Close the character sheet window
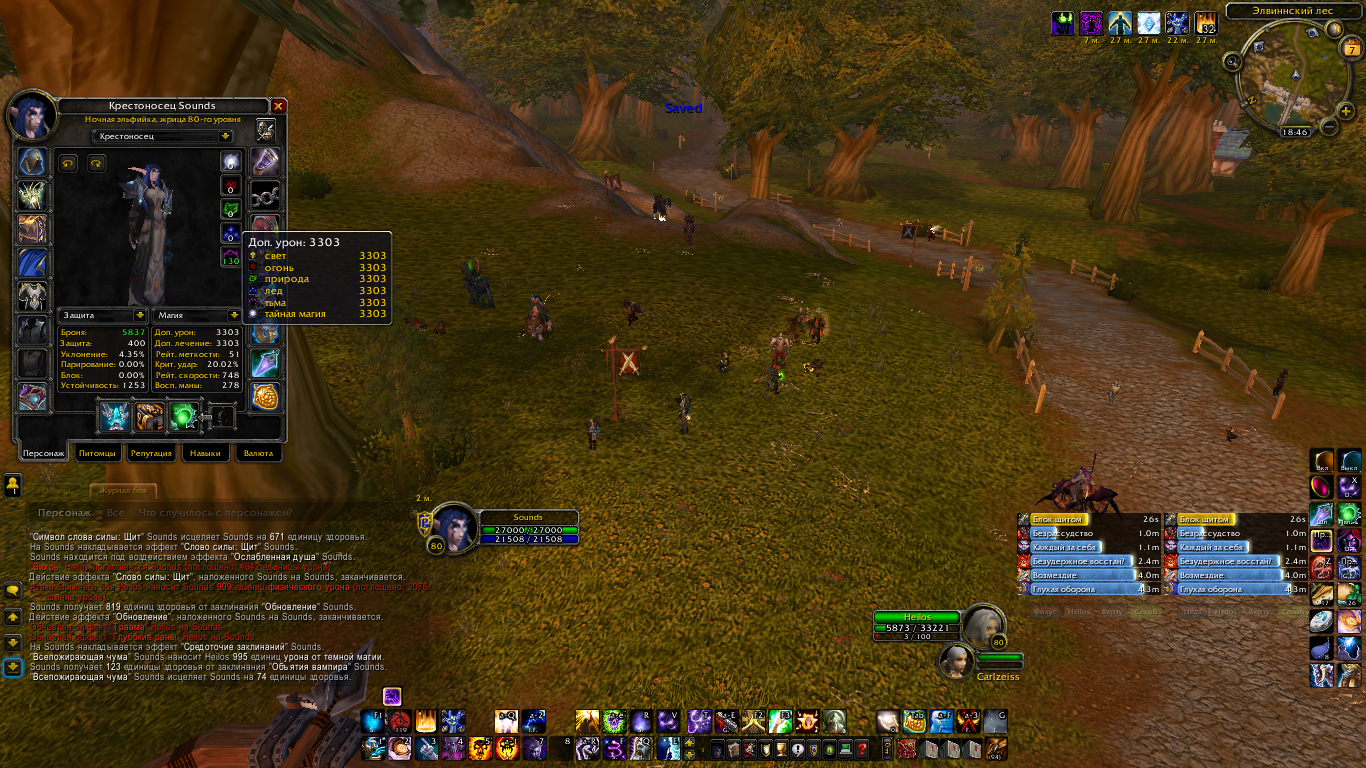The height and width of the screenshot is (768, 1366). (x=279, y=105)
